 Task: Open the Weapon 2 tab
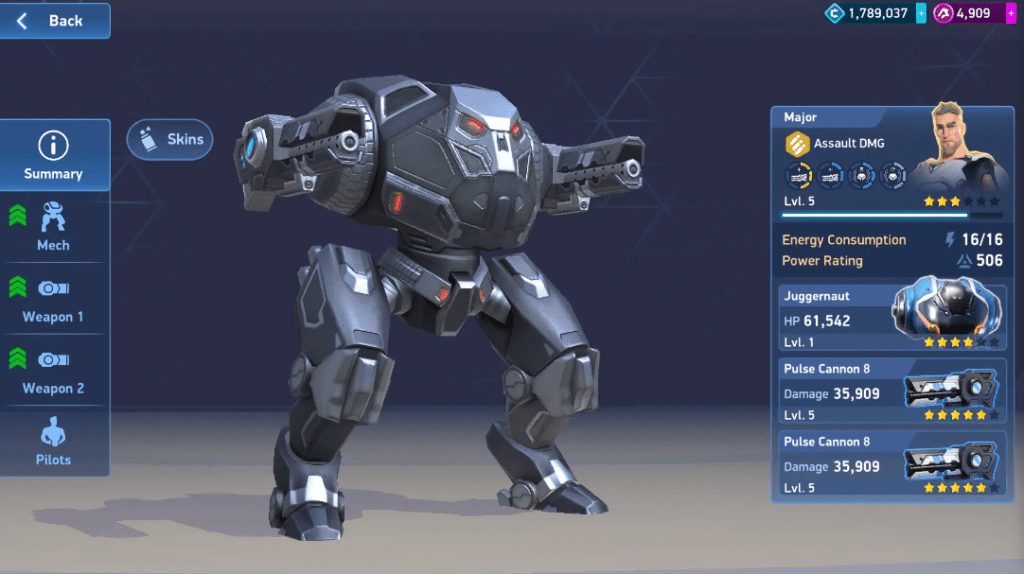(53, 370)
